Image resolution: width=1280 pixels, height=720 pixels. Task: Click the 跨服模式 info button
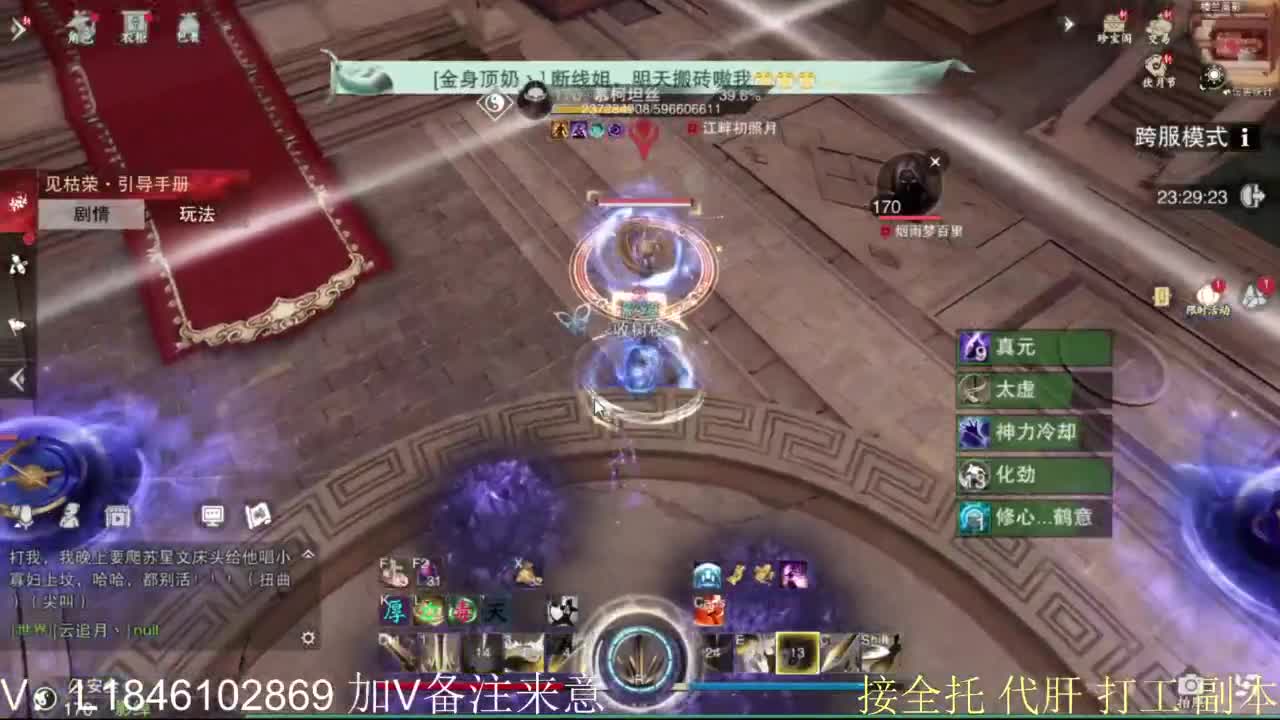(1247, 137)
